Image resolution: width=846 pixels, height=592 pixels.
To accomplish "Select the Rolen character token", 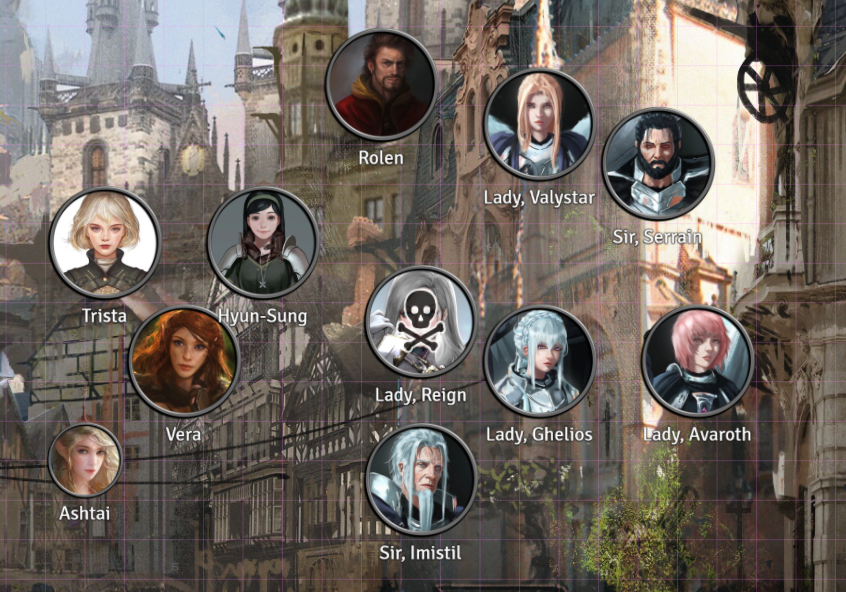I will (x=380, y=85).
